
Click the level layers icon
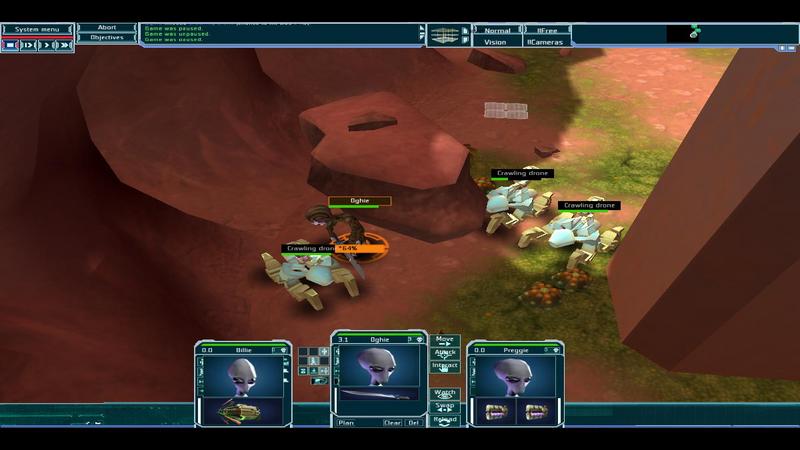coord(445,36)
